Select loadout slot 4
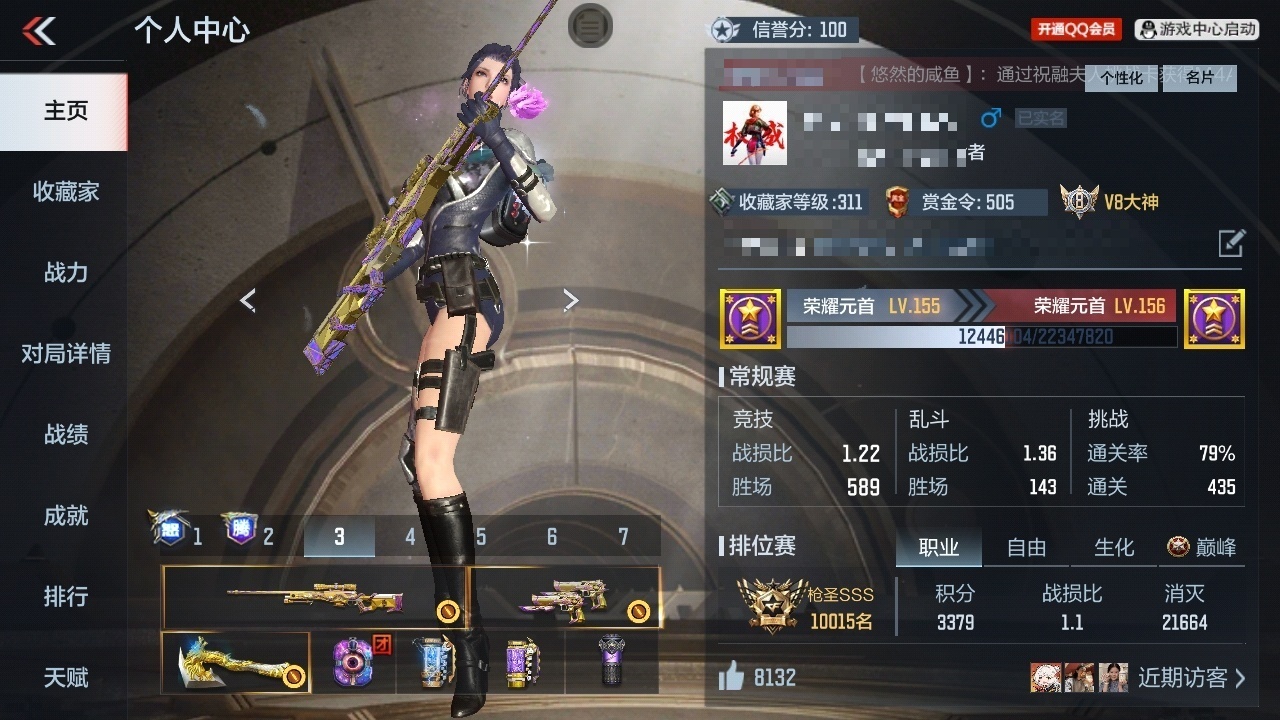Viewport: 1280px width, 720px height. pyautogui.click(x=410, y=537)
